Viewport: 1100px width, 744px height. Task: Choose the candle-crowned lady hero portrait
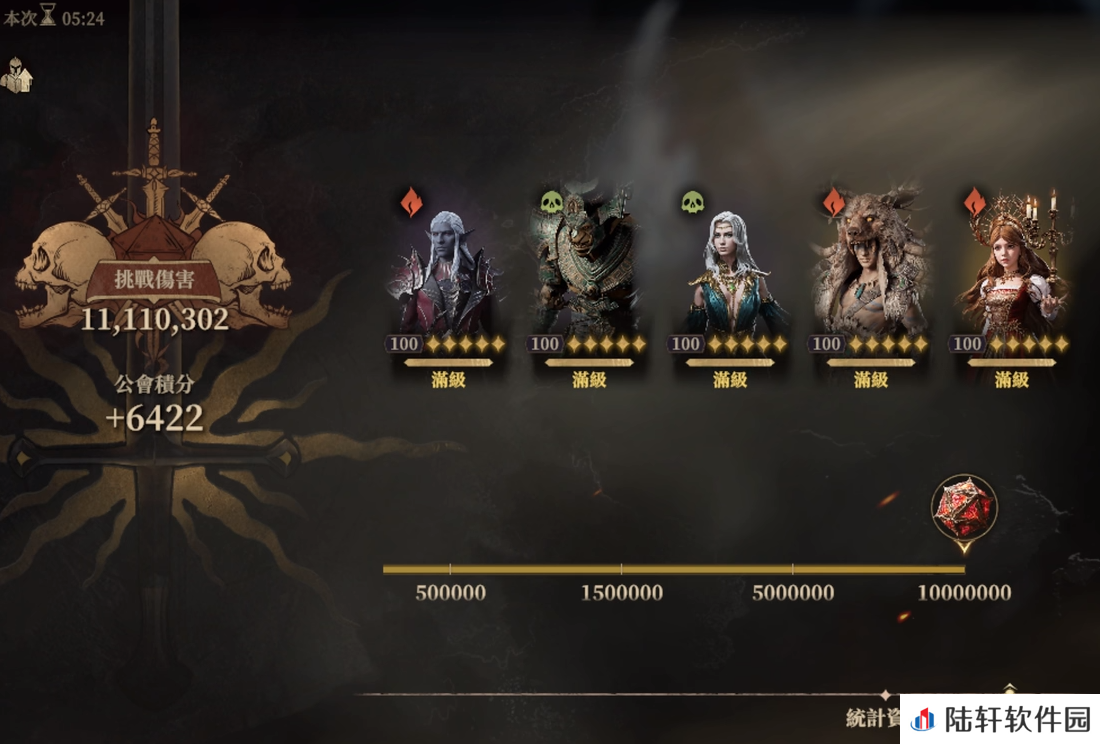click(x=1011, y=268)
